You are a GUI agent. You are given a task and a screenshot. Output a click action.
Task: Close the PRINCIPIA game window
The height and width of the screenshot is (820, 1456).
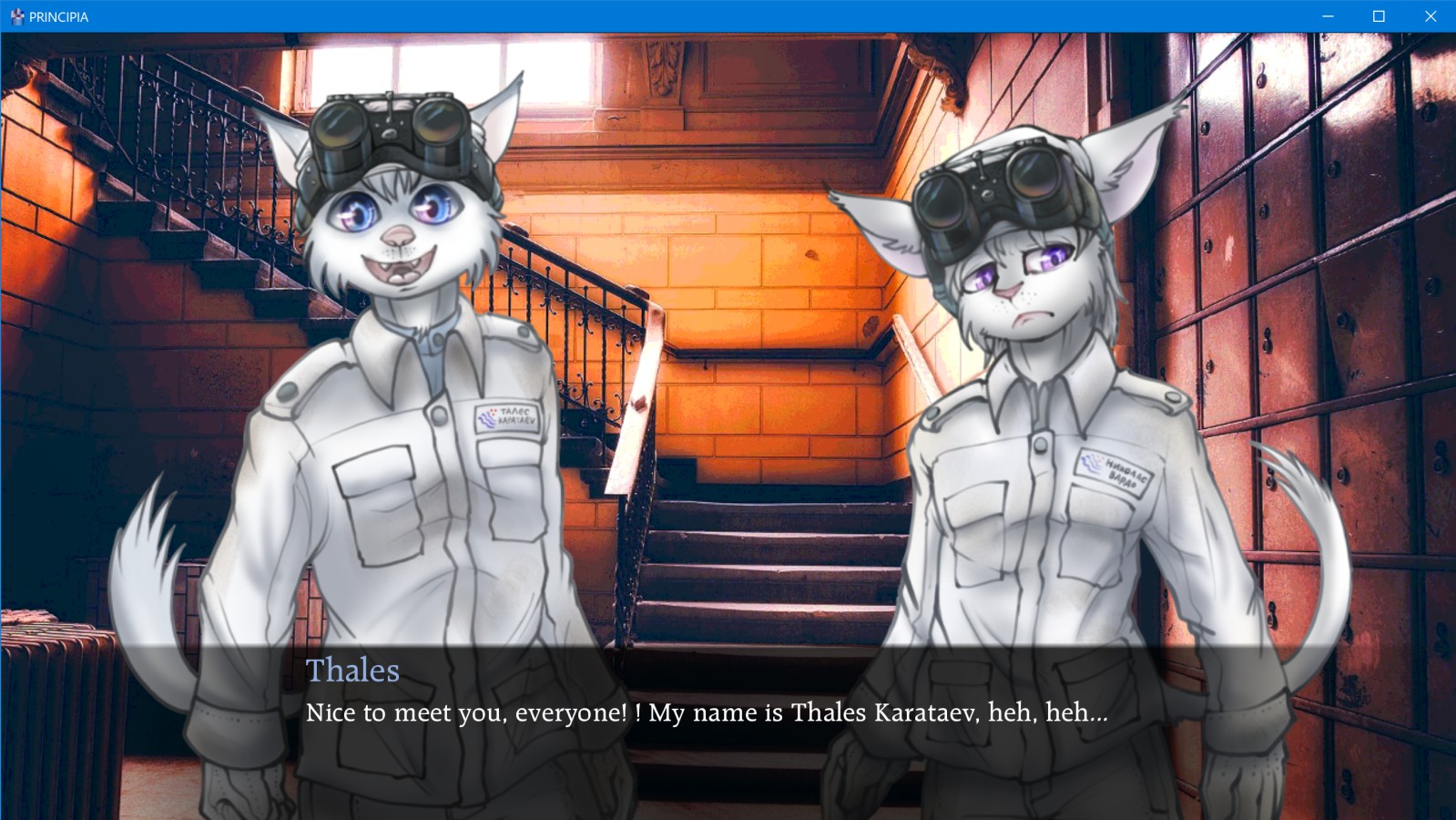[x=1430, y=16]
